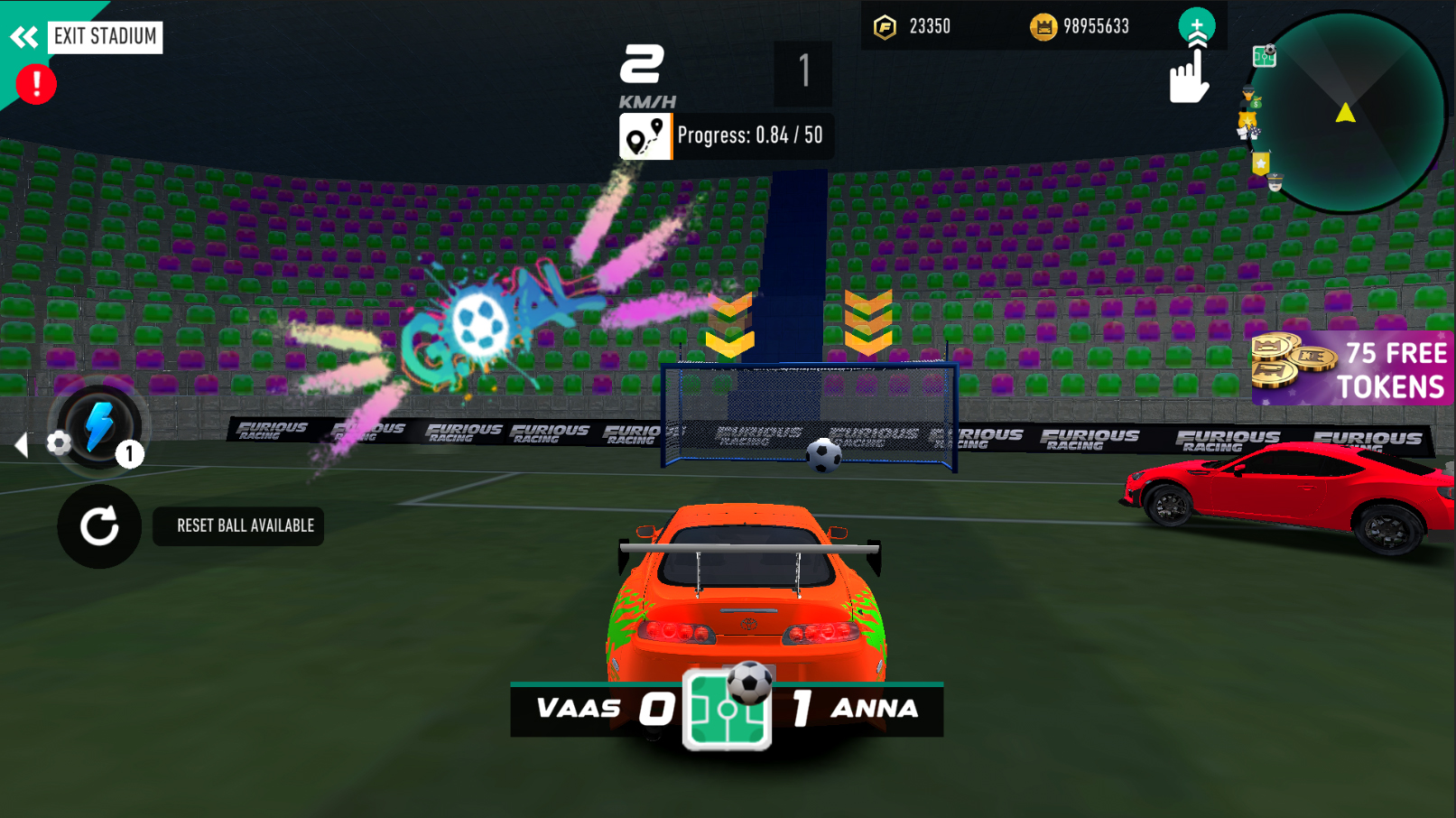Tap the soccer ball reset icon
Screen dimensions: 1456x818
(x=99, y=526)
